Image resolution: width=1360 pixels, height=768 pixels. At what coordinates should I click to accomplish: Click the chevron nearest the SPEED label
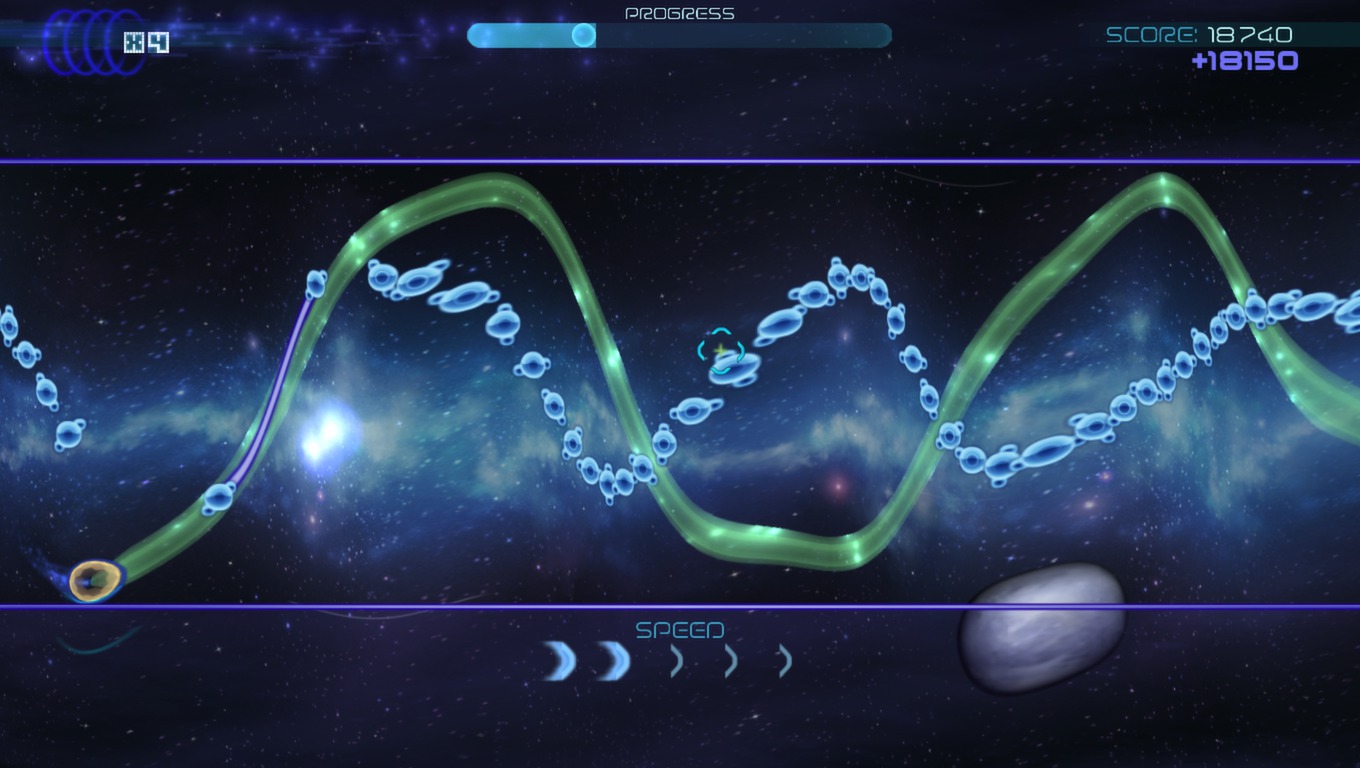(678, 660)
